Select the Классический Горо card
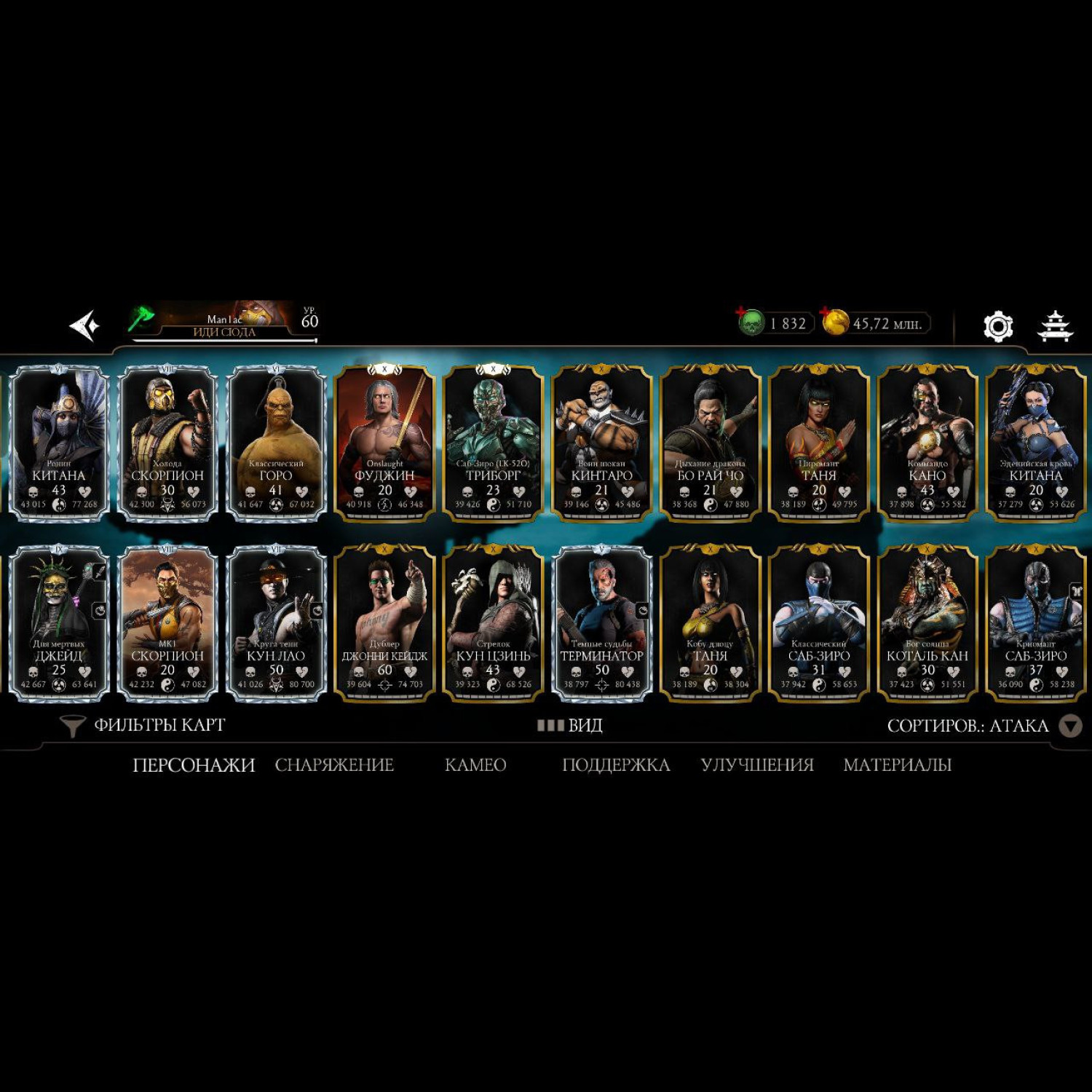The image size is (1092, 1092). pyautogui.click(x=276, y=443)
